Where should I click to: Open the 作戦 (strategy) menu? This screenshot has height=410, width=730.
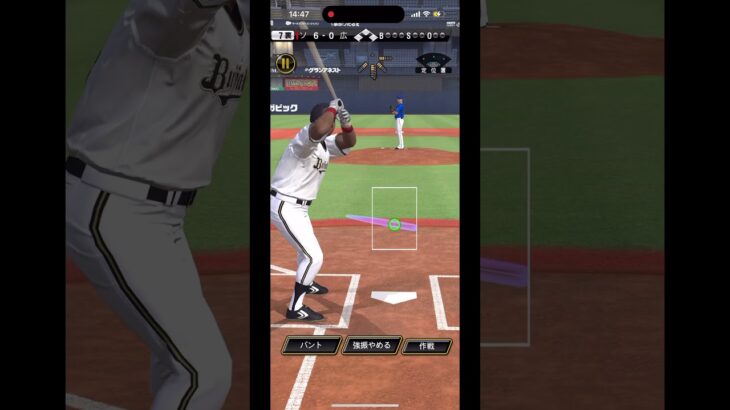pos(427,346)
